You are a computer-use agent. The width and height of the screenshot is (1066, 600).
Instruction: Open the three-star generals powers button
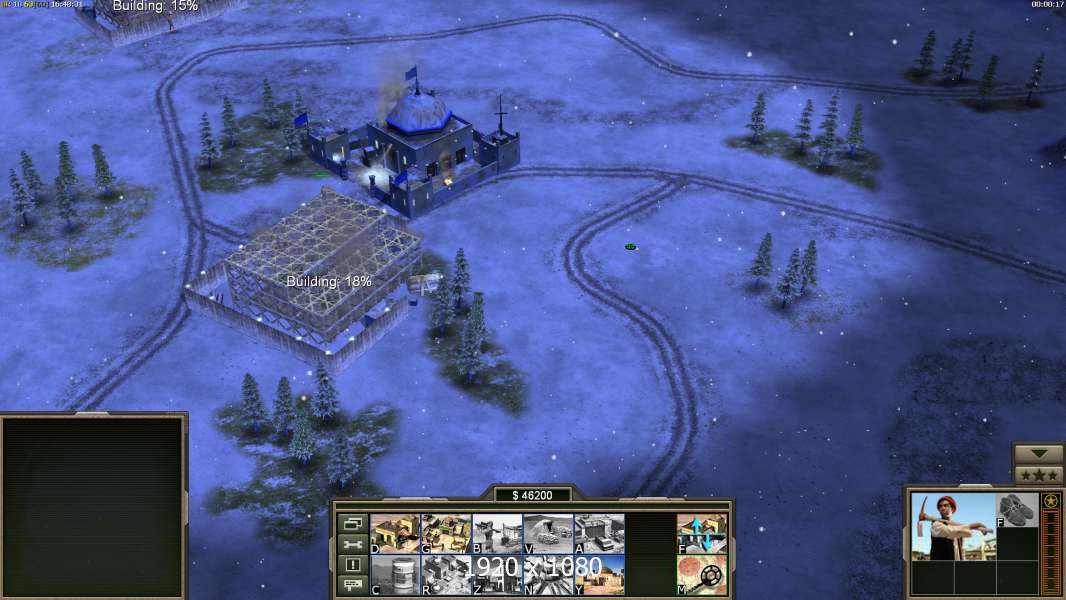[1039, 475]
